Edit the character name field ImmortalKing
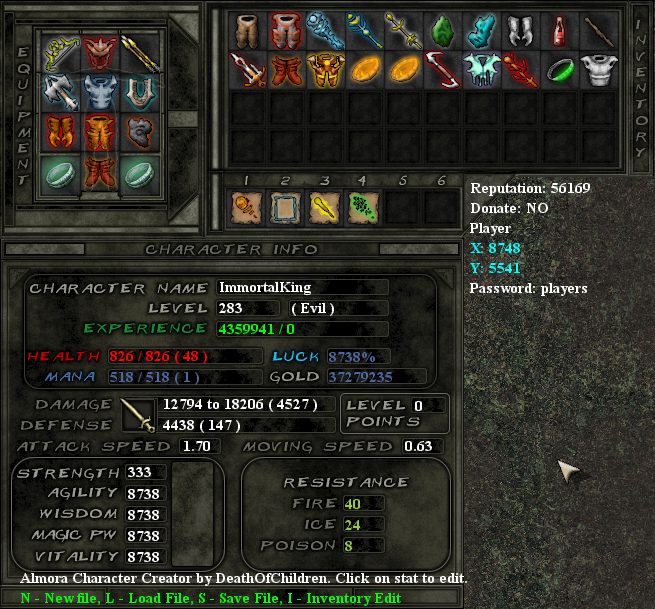The width and height of the screenshot is (655, 609). click(x=302, y=288)
